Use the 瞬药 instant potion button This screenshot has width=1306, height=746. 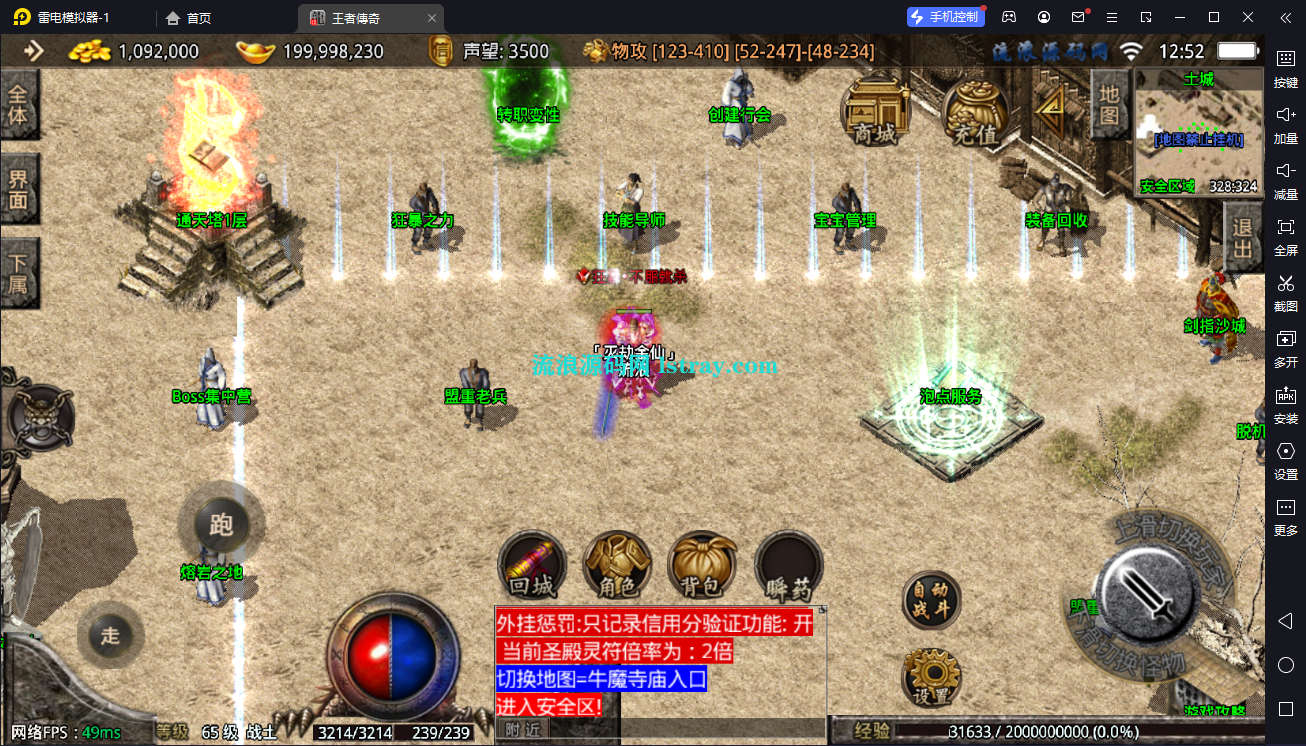(x=789, y=565)
